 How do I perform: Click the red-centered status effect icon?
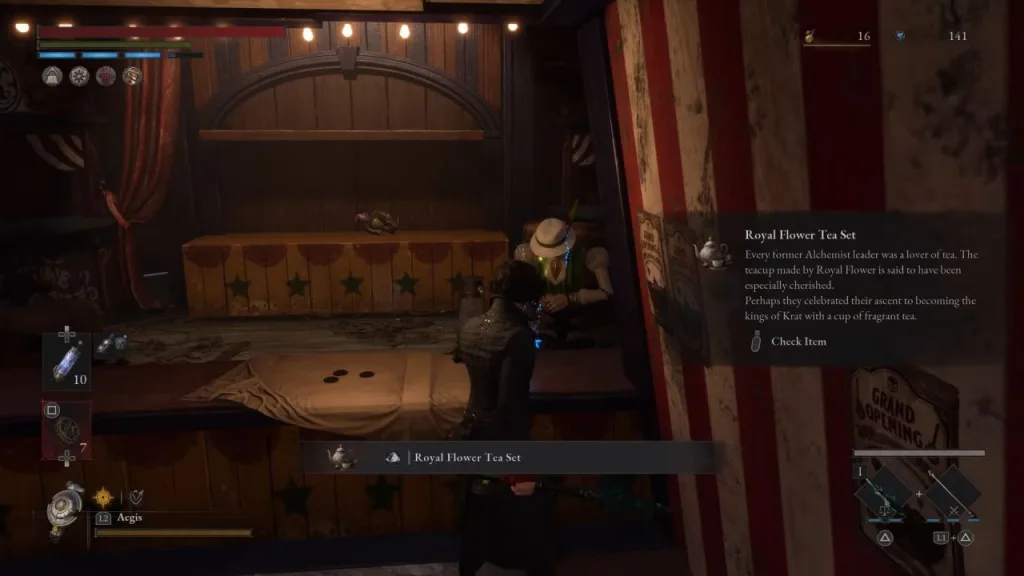[105, 76]
